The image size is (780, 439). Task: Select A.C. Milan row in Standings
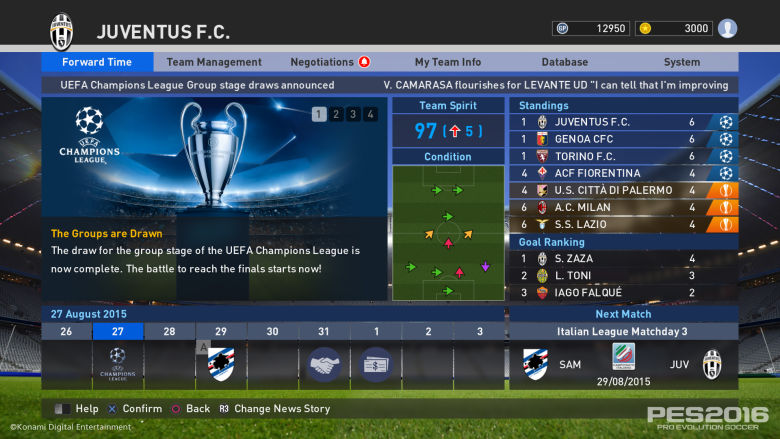click(624, 207)
